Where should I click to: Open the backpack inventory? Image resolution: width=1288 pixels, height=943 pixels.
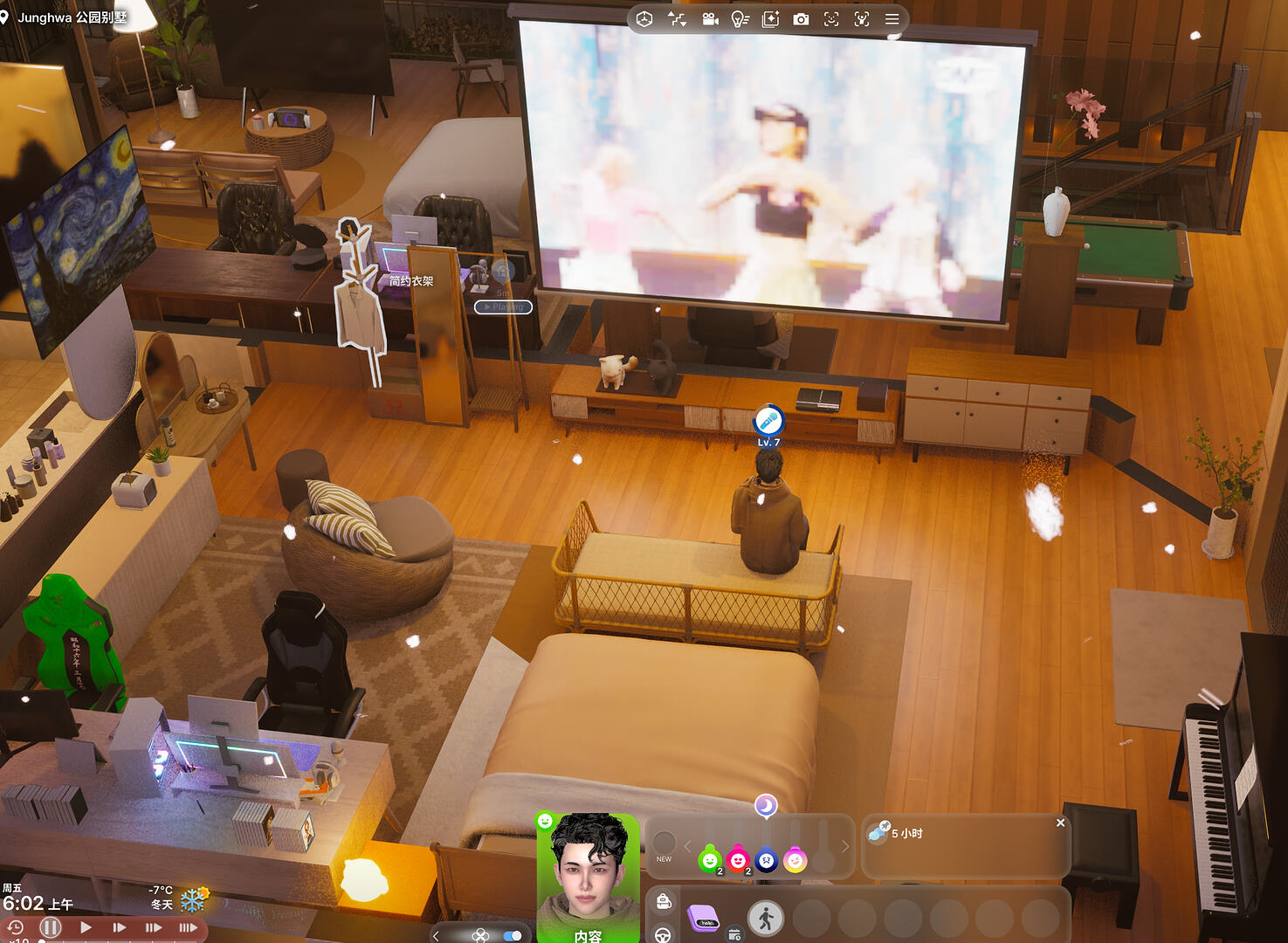[x=664, y=901]
